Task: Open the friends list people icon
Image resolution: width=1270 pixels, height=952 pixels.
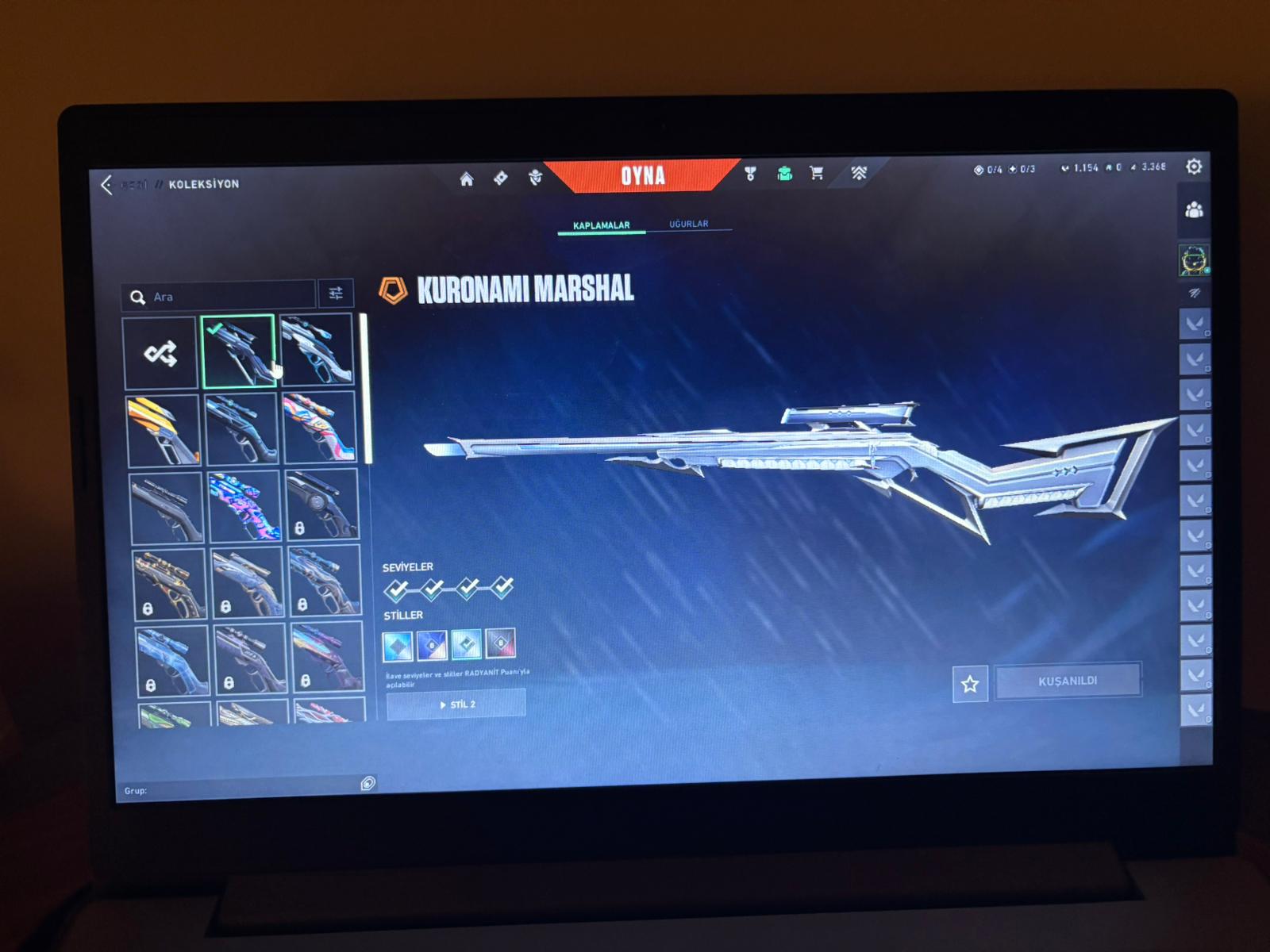Action: (1194, 210)
